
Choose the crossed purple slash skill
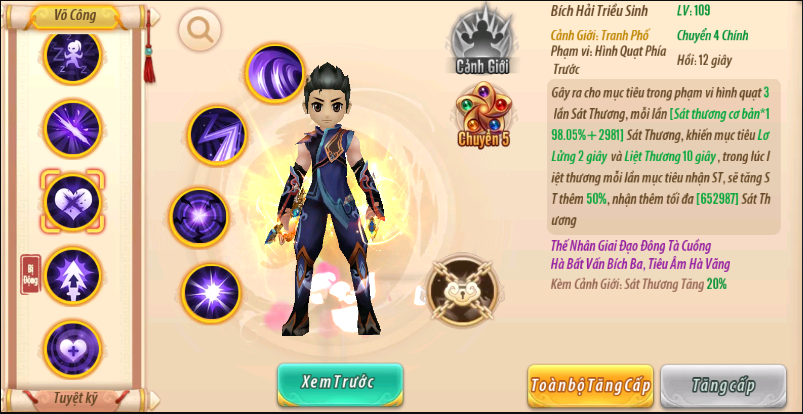click(x=72, y=127)
